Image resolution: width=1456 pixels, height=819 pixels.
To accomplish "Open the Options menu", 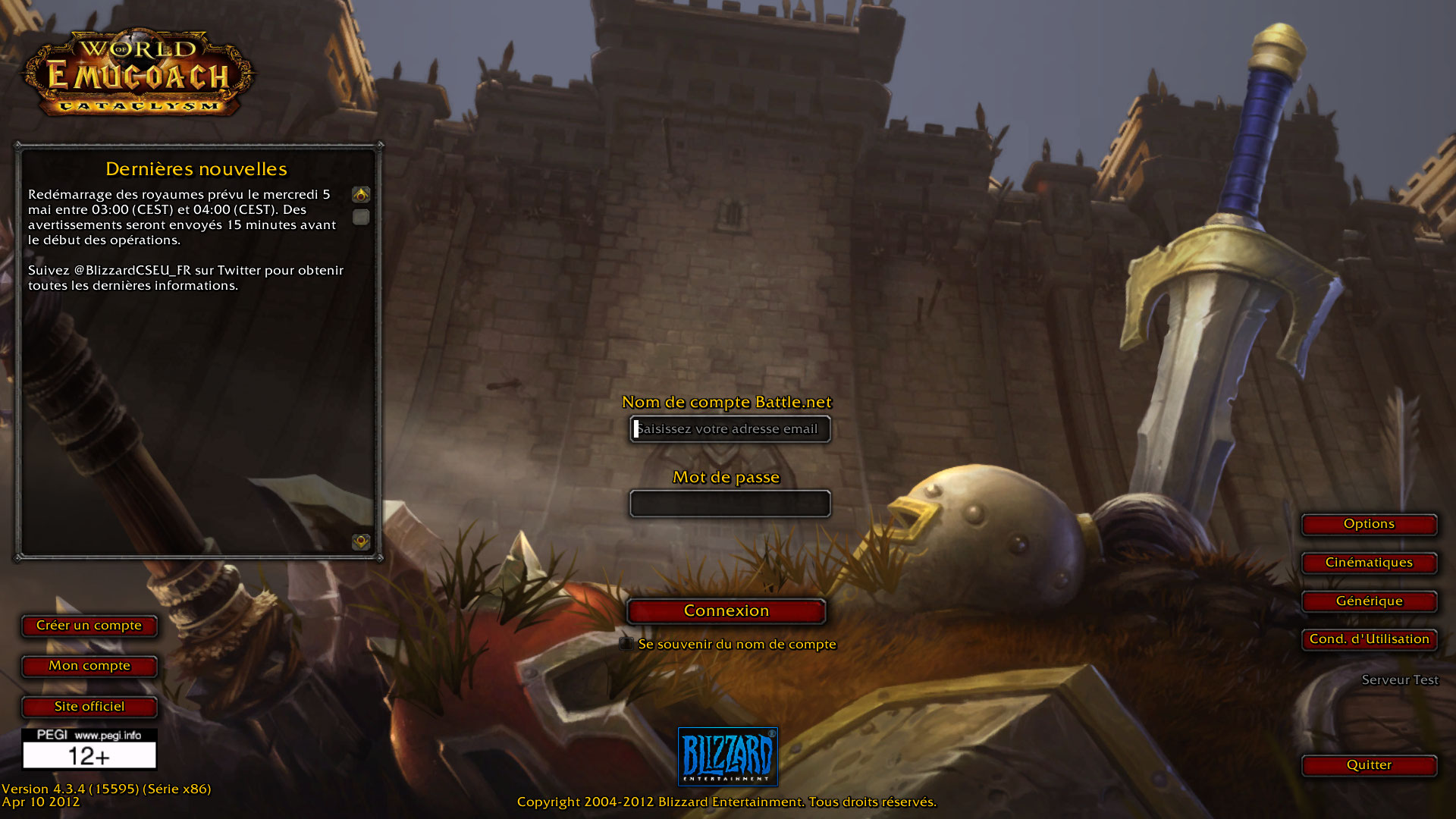I will 1369,524.
